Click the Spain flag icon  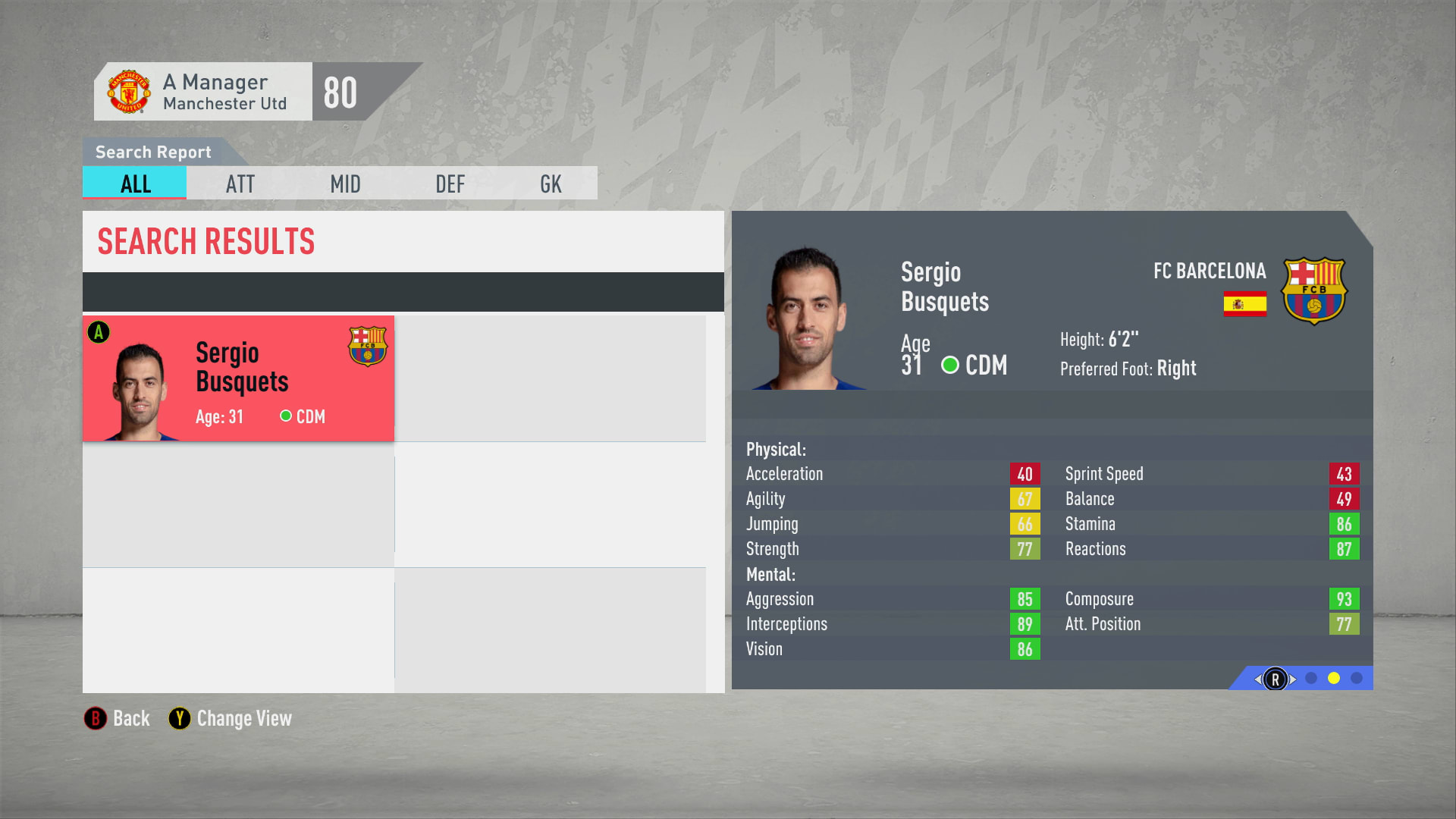point(1245,303)
